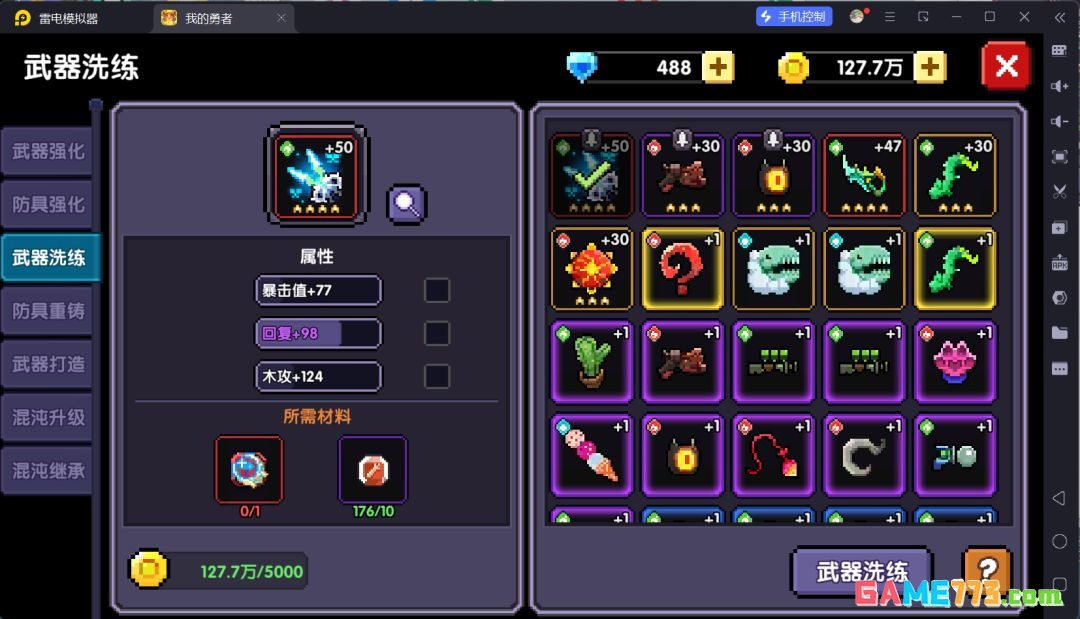Switch to the 混沌继承 tab

click(x=47, y=471)
